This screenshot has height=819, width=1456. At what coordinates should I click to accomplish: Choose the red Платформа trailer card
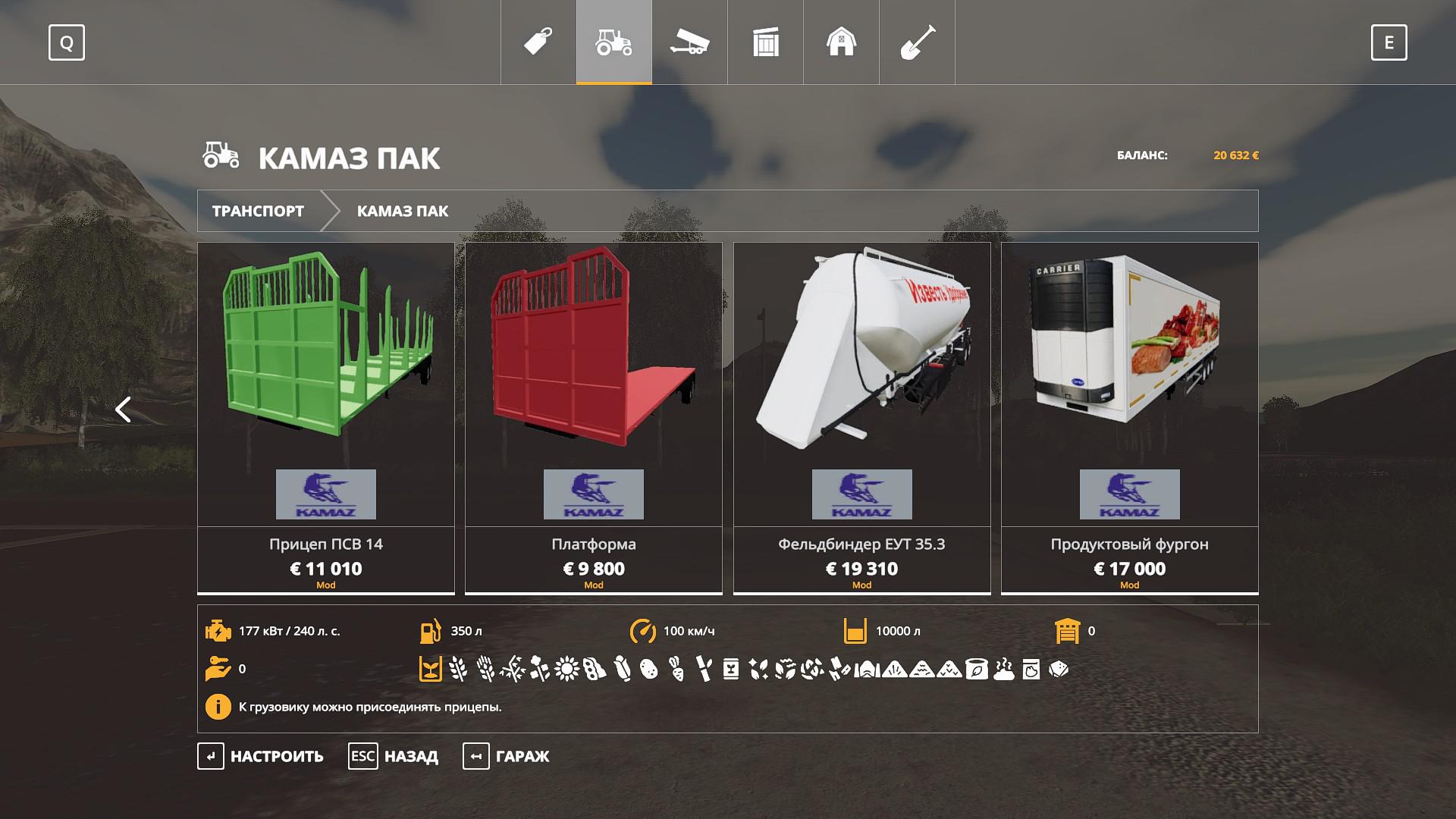594,417
